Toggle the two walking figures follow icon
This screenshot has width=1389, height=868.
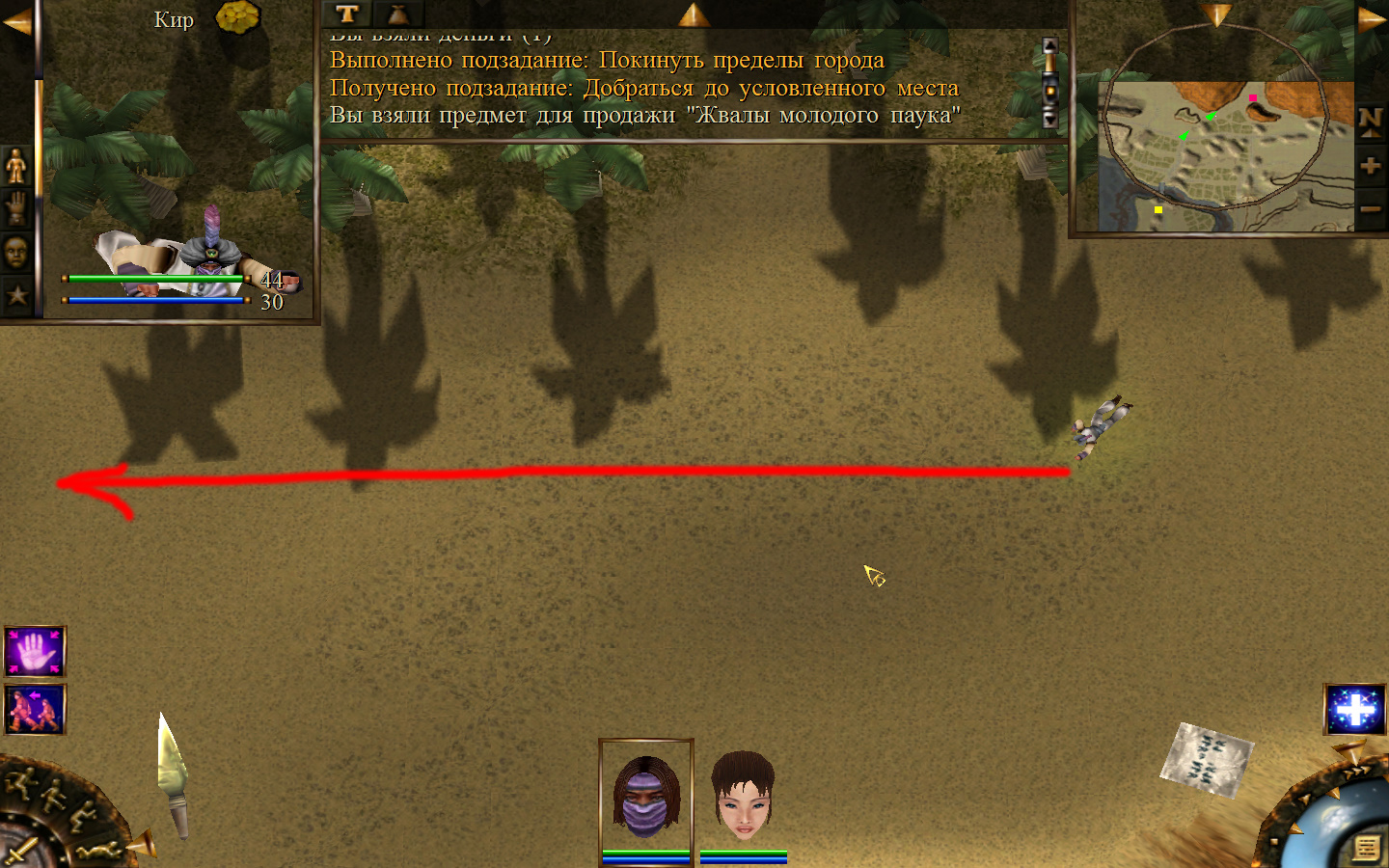click(36, 710)
